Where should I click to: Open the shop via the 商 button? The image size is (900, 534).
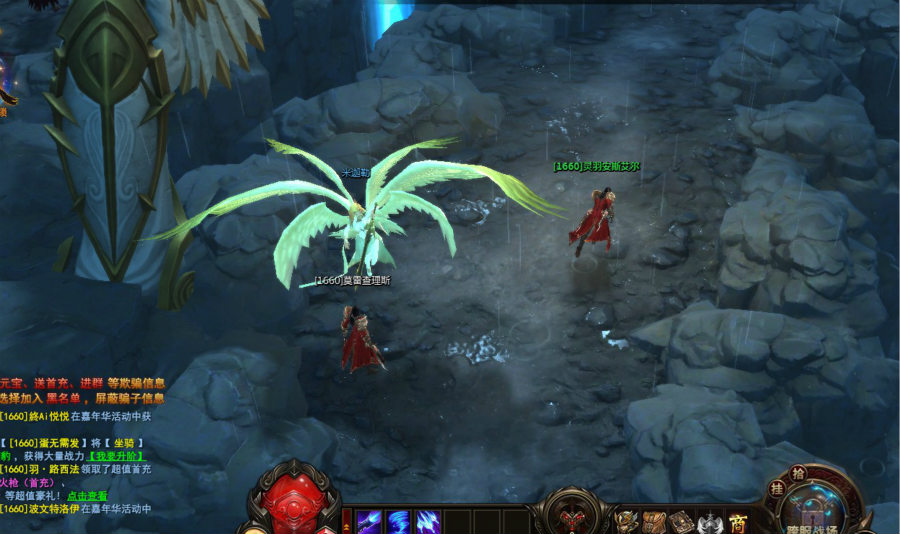click(739, 521)
